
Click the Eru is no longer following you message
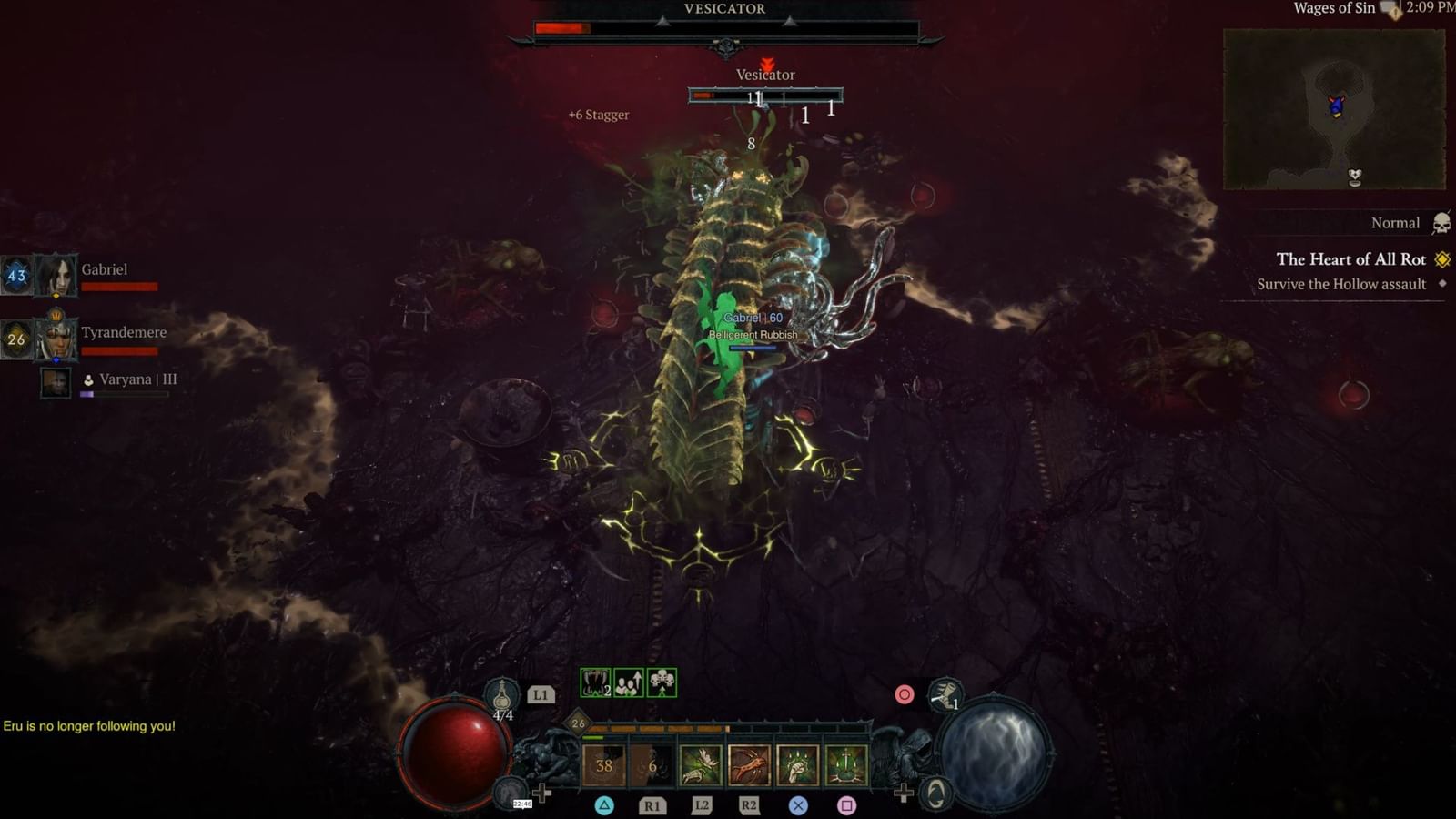pyautogui.click(x=88, y=727)
